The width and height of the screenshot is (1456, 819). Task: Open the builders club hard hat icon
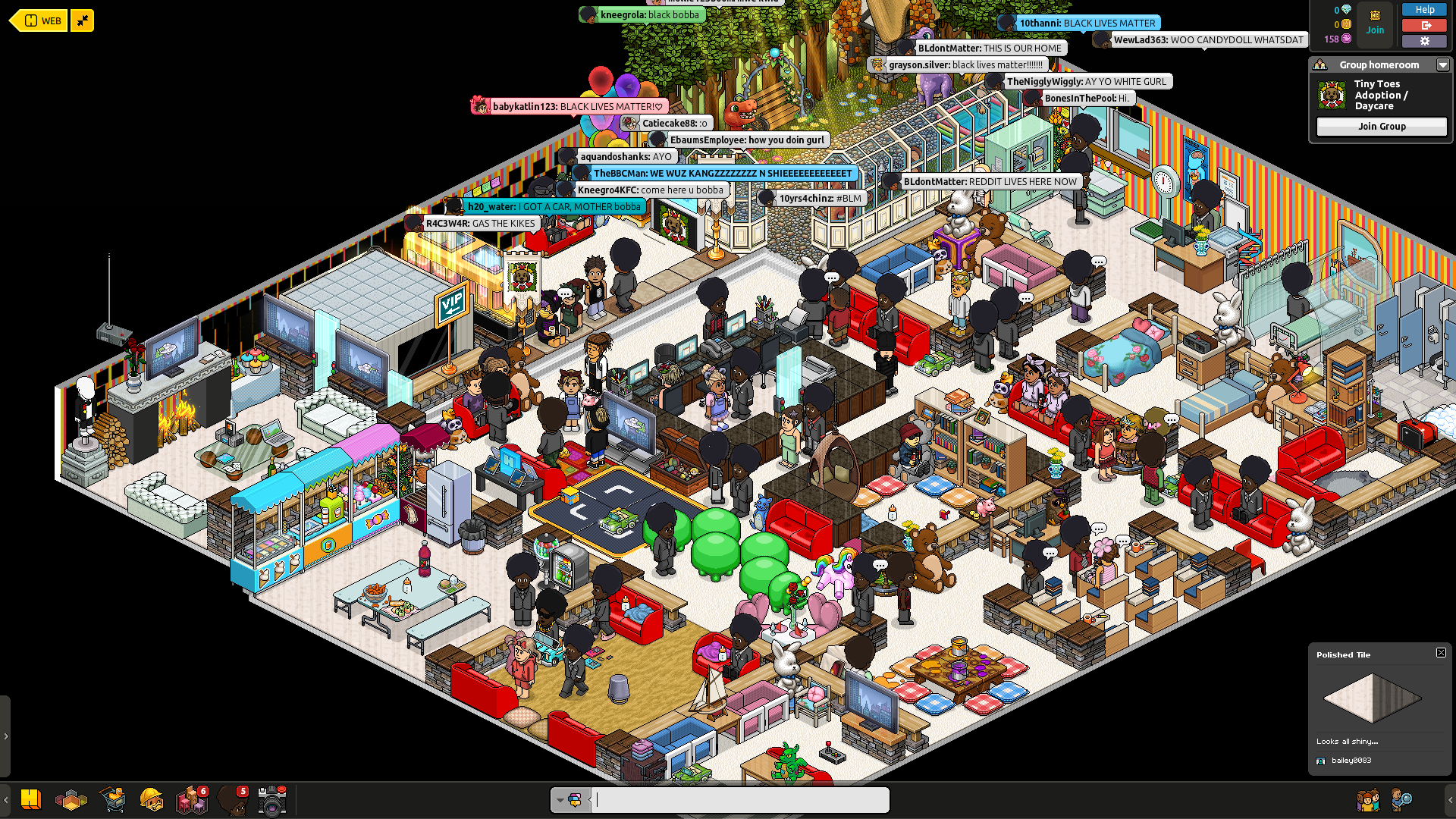point(152,799)
